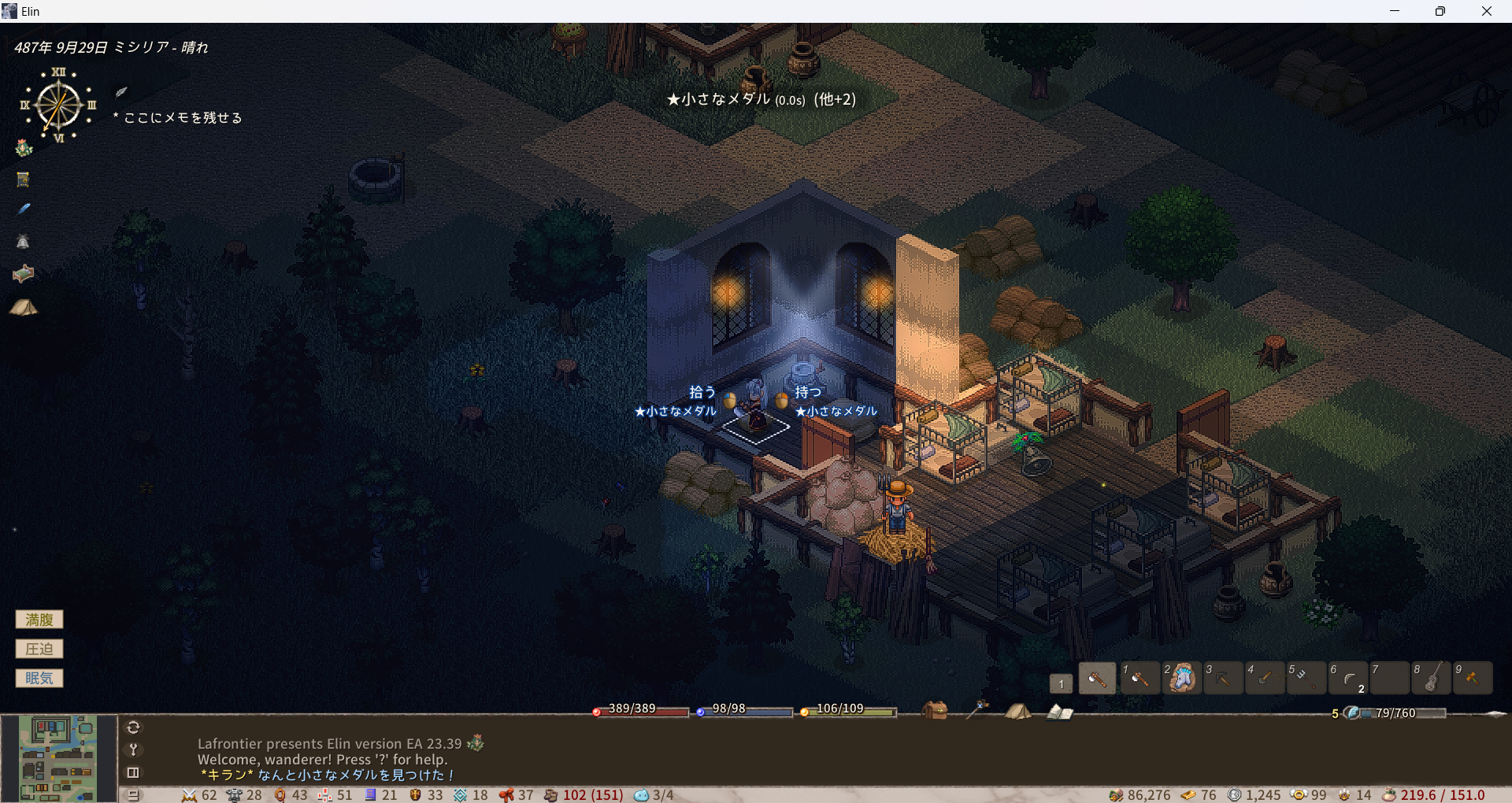1512x803 pixels.
Task: Open the minimap
Action: coord(58,757)
